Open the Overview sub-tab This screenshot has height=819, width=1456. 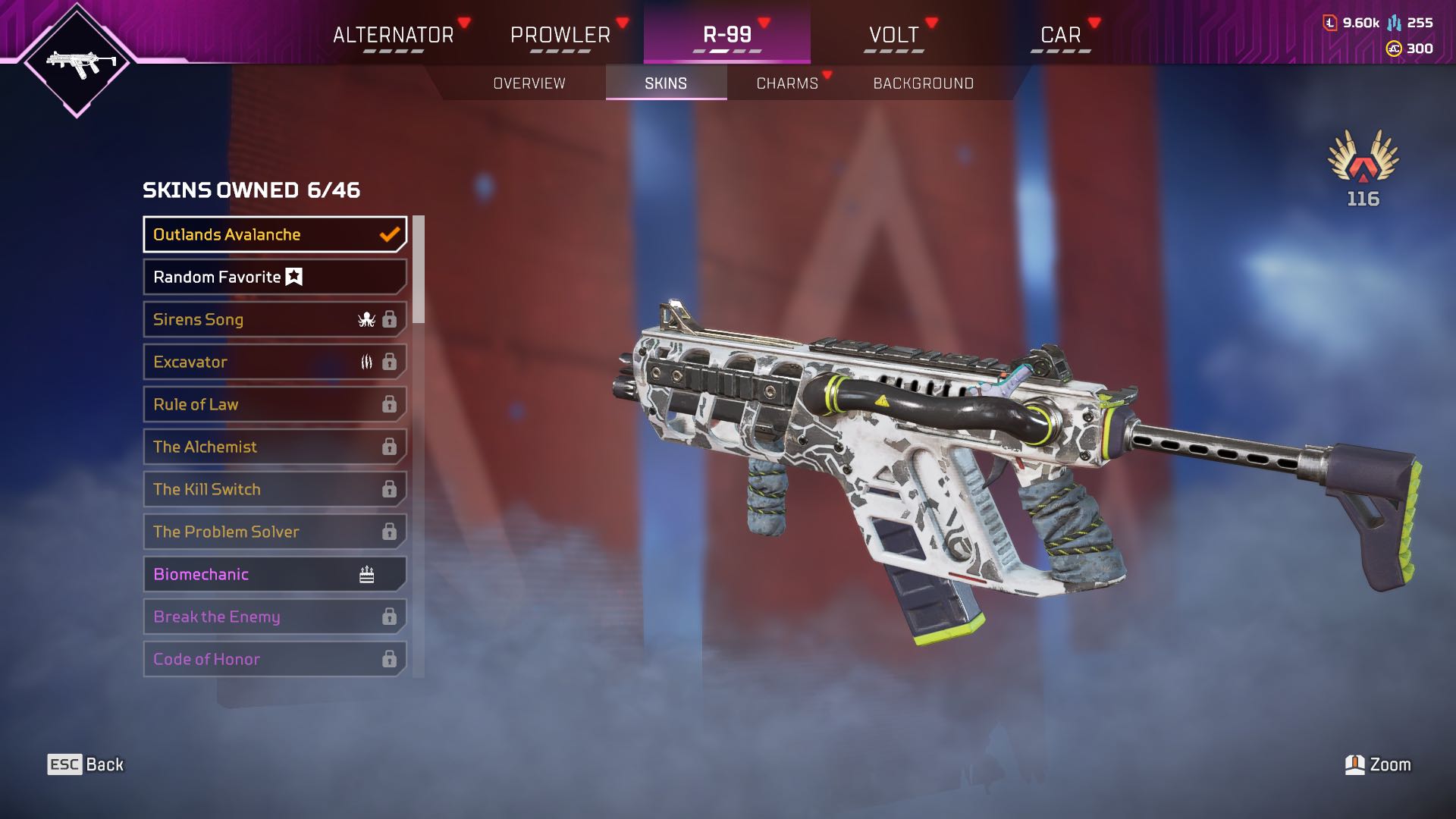[529, 83]
